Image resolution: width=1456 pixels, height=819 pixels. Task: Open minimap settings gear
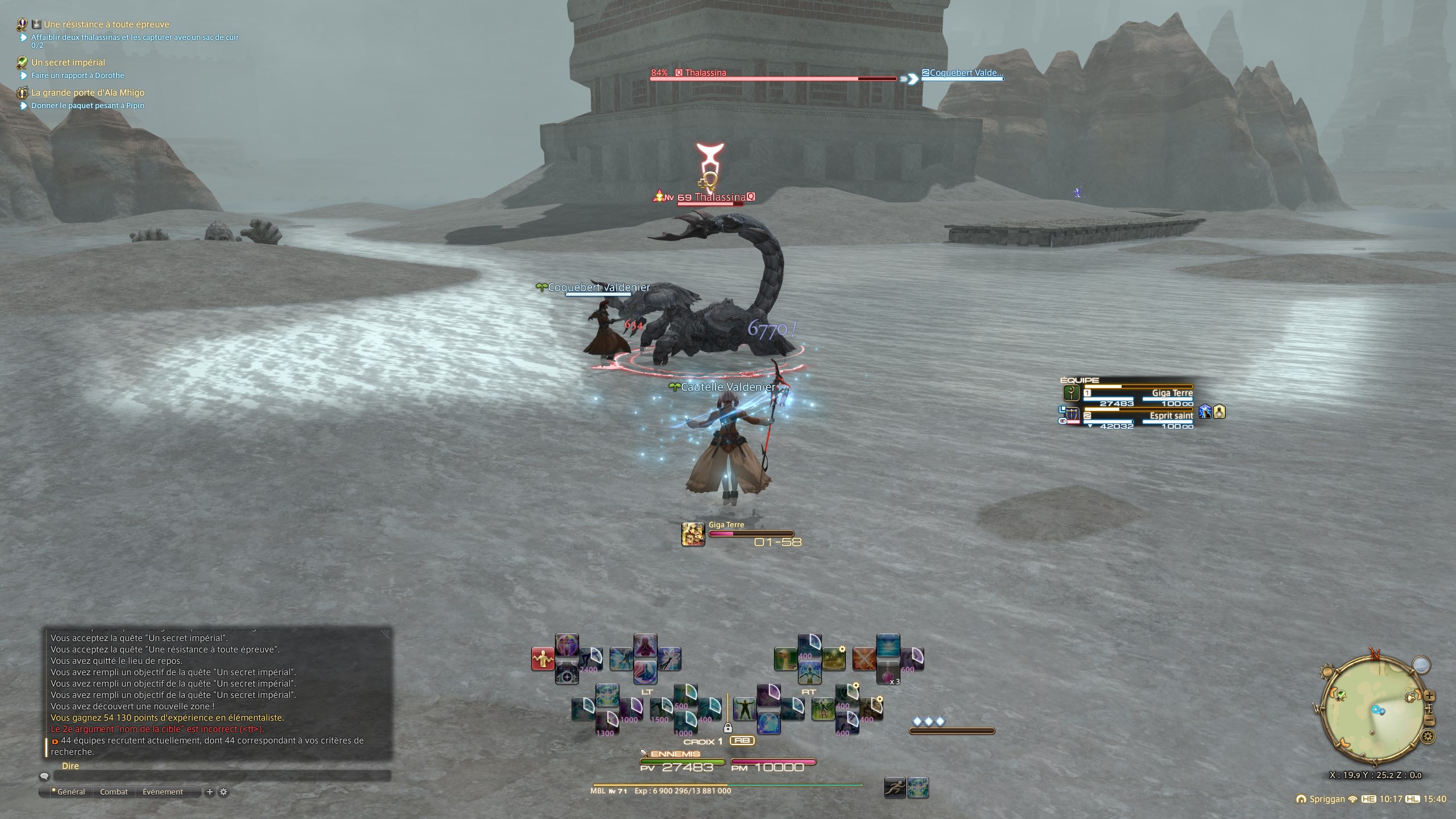click(1428, 738)
